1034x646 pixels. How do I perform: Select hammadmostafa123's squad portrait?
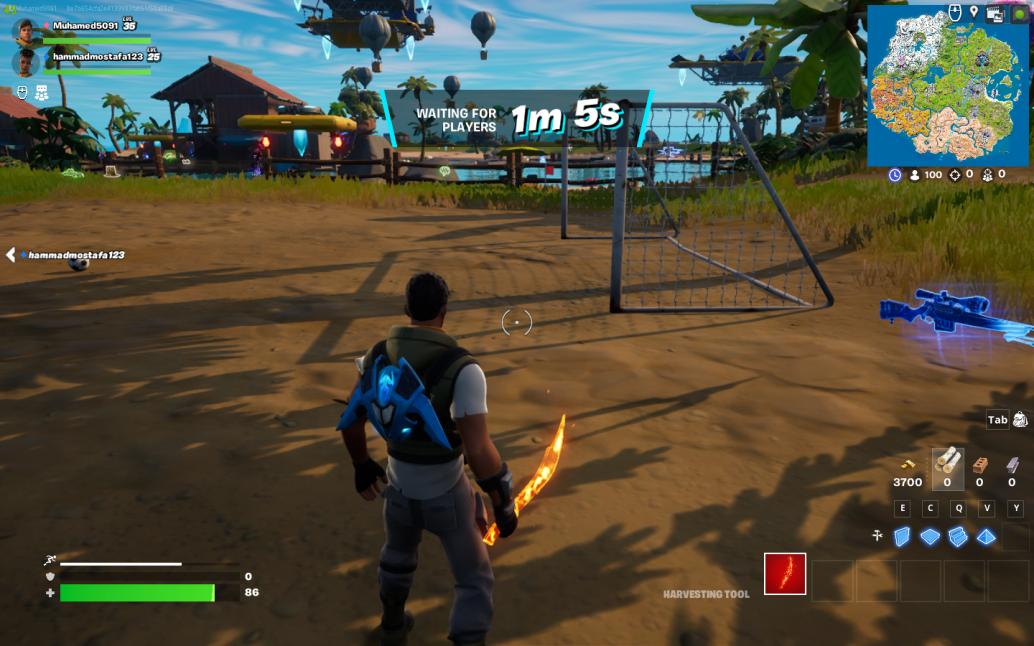click(26, 62)
